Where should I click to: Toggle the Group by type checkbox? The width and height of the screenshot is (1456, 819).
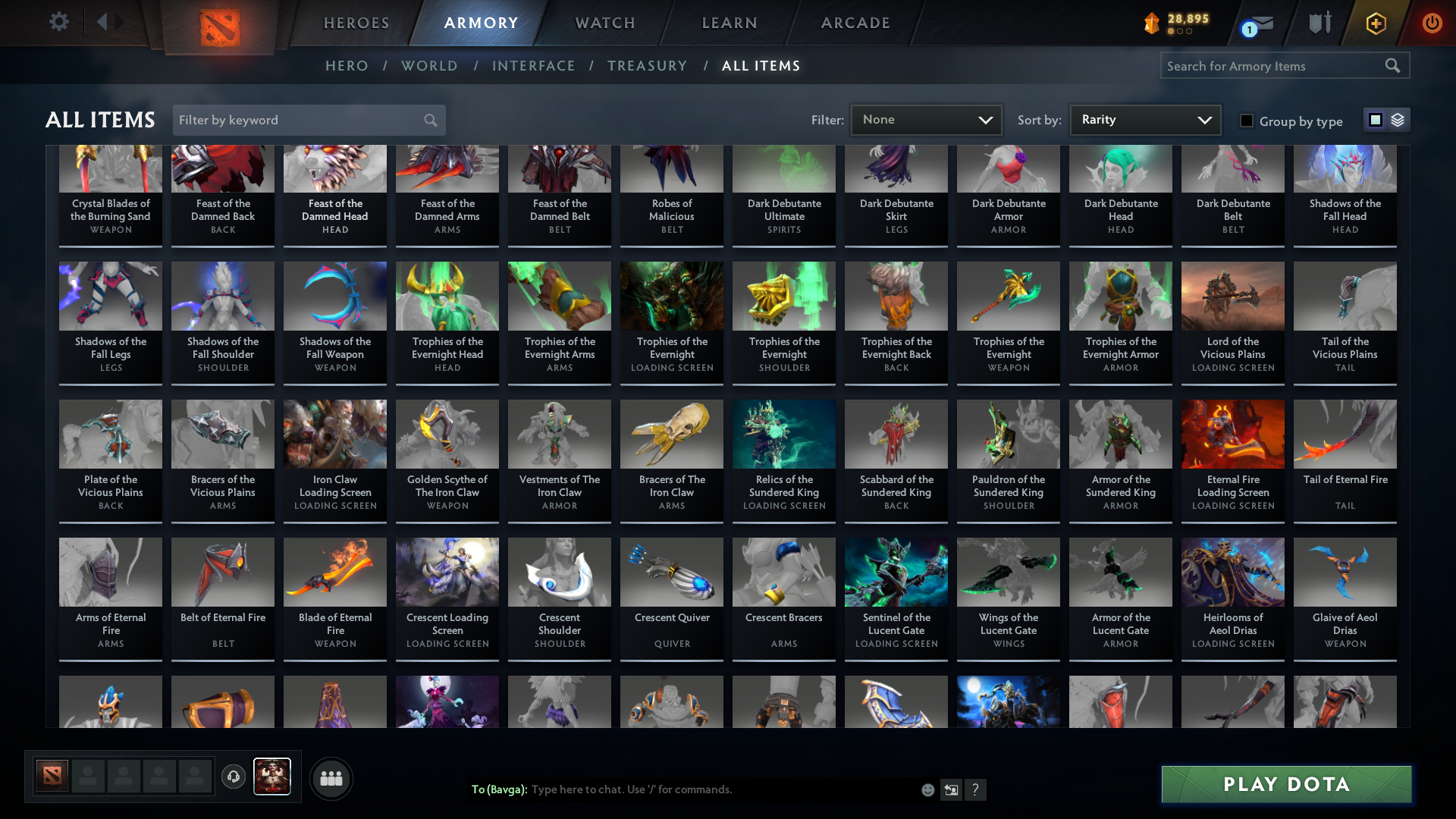pyautogui.click(x=1247, y=121)
